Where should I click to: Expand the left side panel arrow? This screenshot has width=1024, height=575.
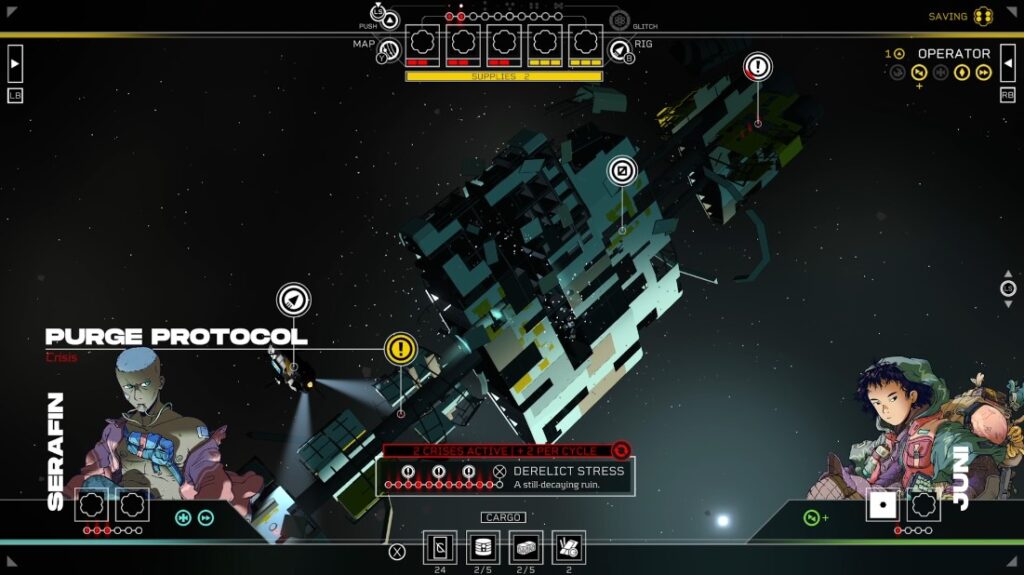[15, 65]
